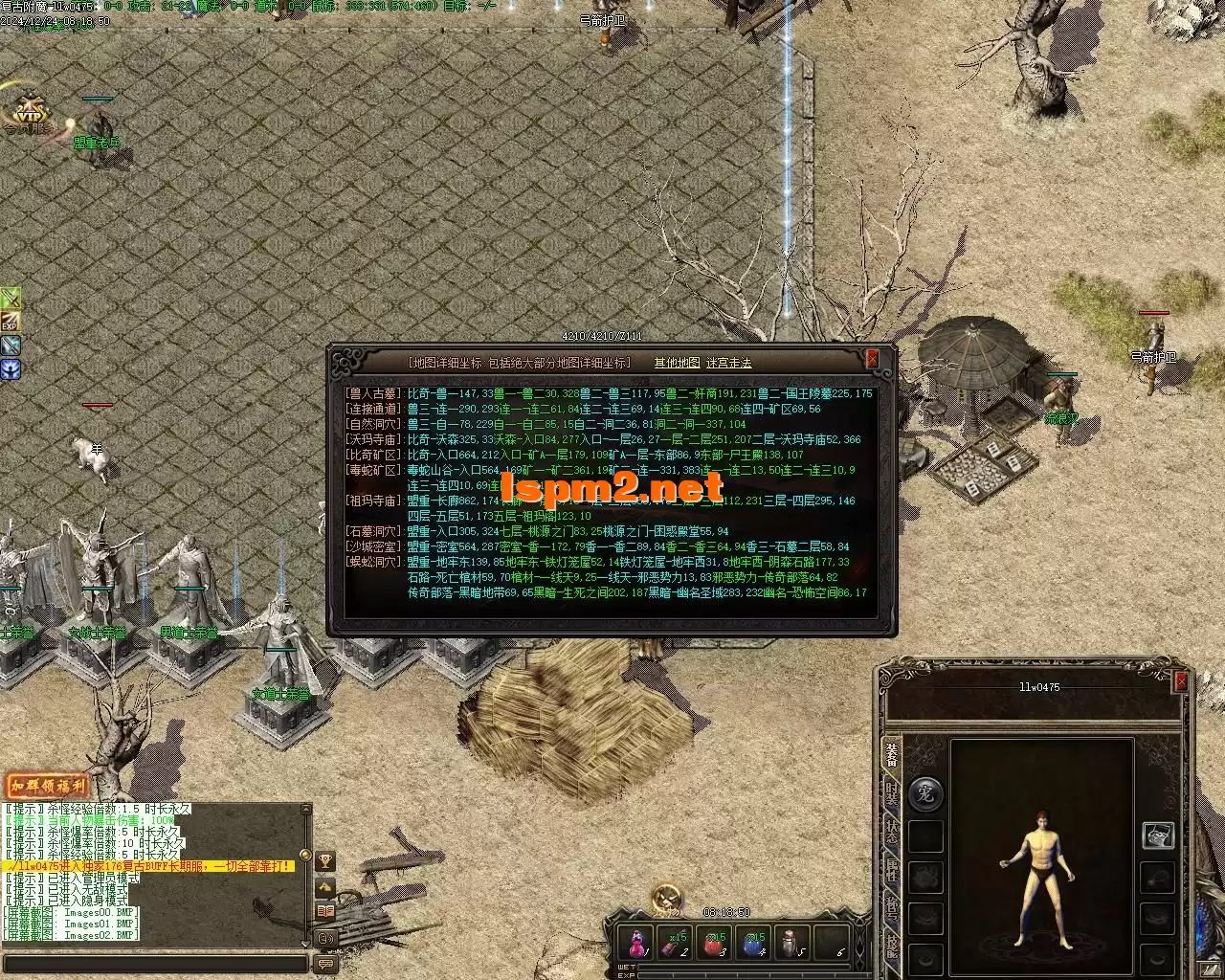Close the map coordinates window
This screenshot has width=1225, height=980.
(x=872, y=359)
